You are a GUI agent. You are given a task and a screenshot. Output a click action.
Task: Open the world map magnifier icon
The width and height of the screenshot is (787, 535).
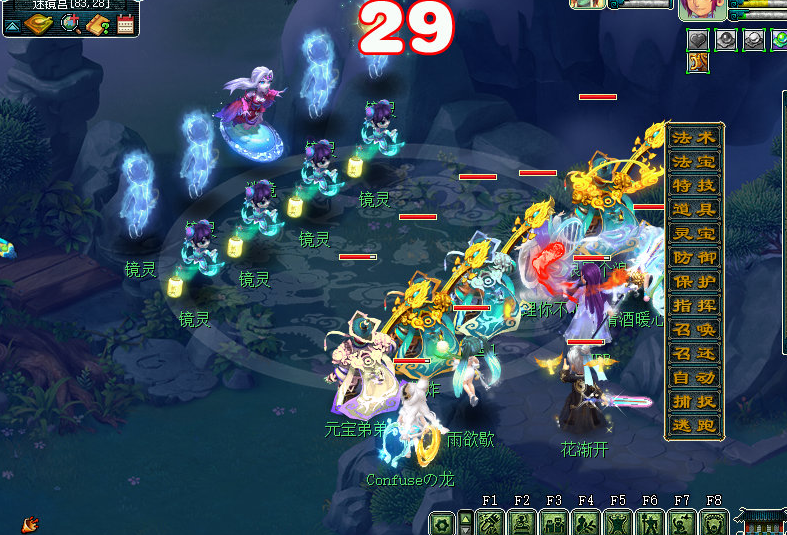[71, 24]
